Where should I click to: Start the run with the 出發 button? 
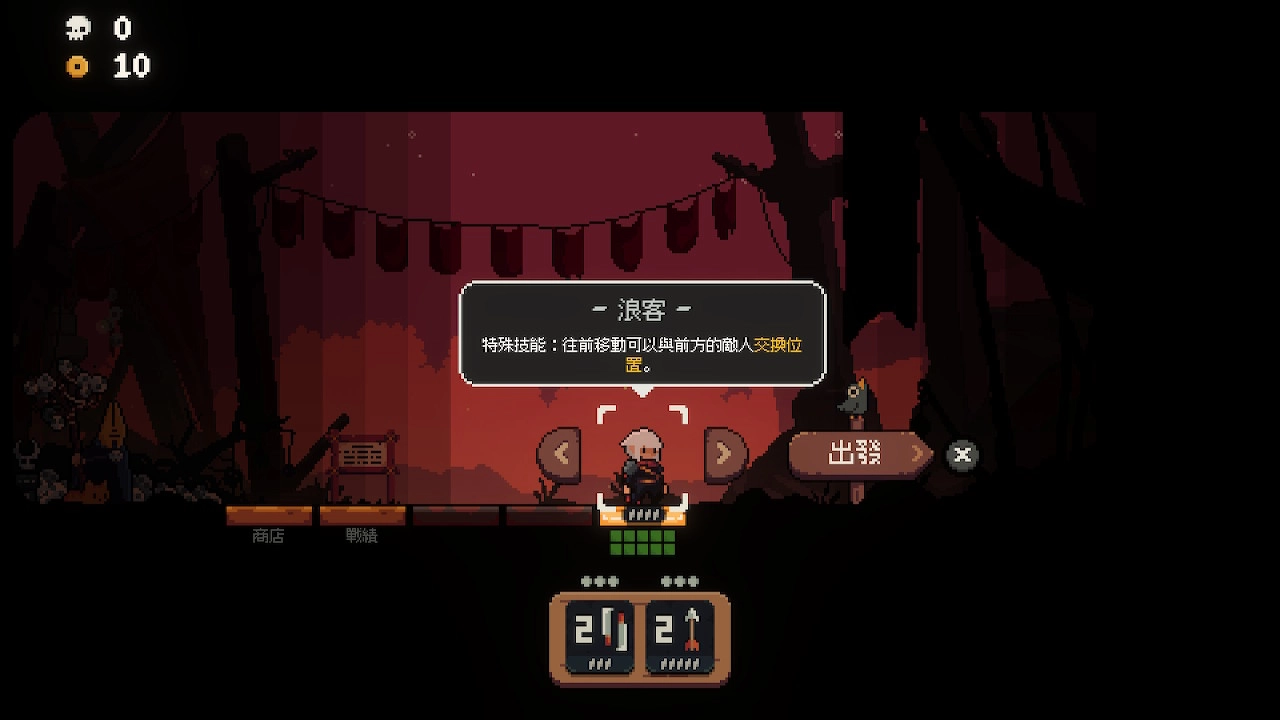click(x=858, y=455)
